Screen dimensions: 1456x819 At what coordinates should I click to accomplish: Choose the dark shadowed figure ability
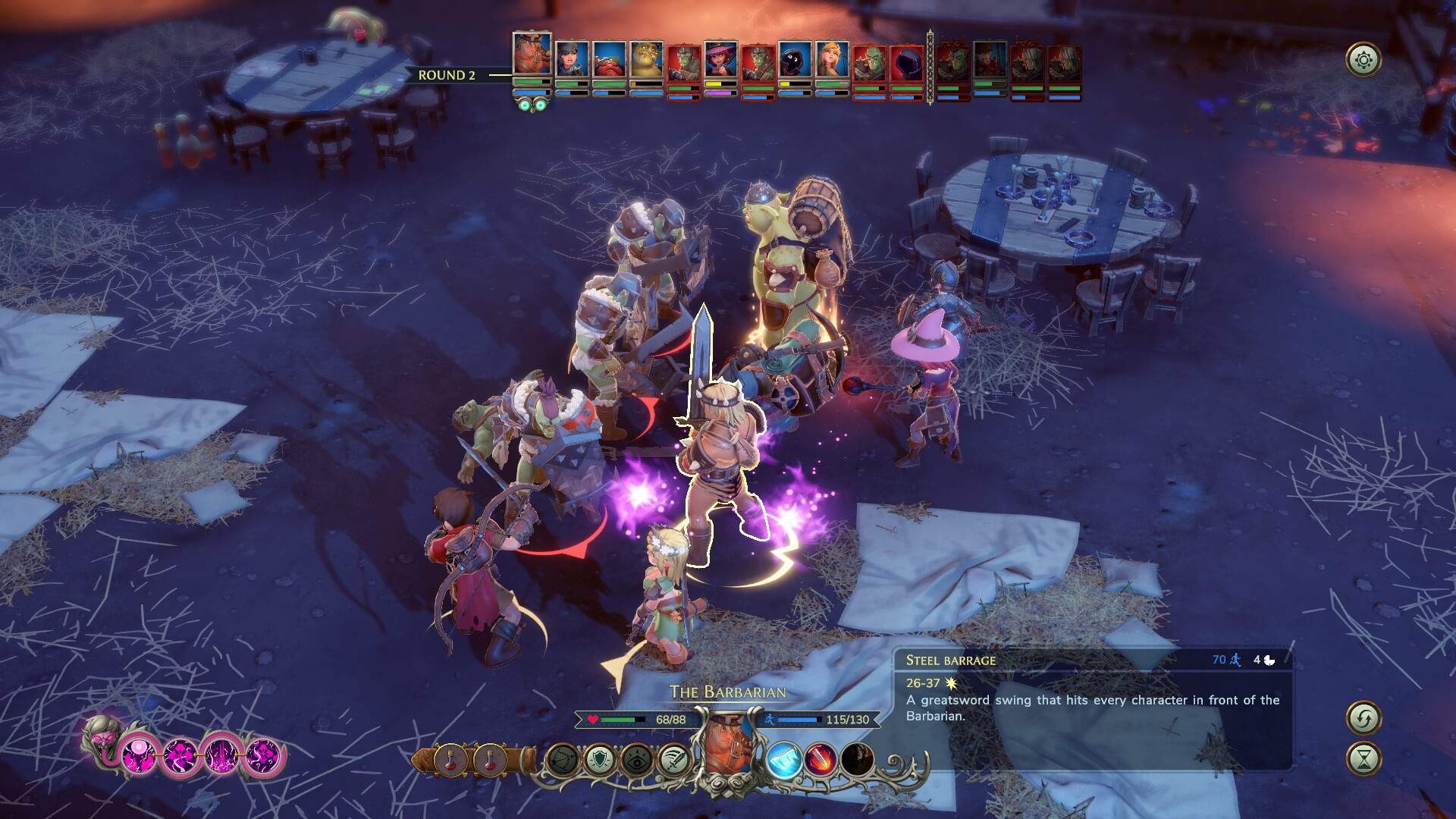857,758
